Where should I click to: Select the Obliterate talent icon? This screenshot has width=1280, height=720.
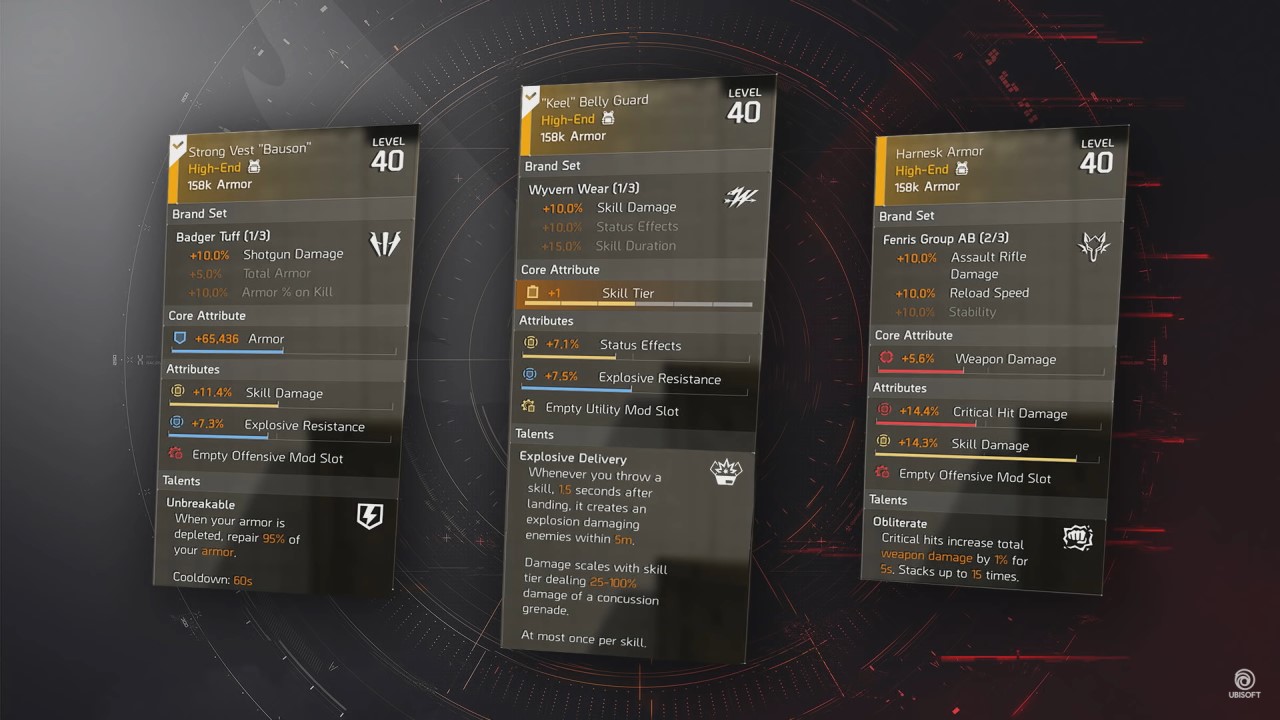[x=1077, y=537]
